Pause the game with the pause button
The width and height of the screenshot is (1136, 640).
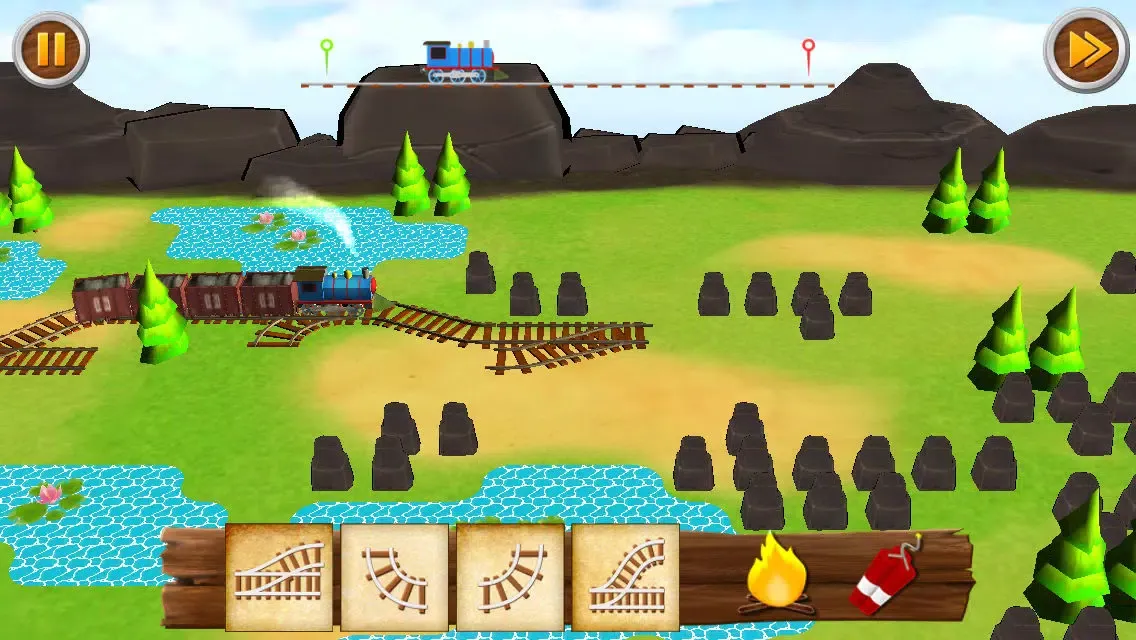[50, 50]
